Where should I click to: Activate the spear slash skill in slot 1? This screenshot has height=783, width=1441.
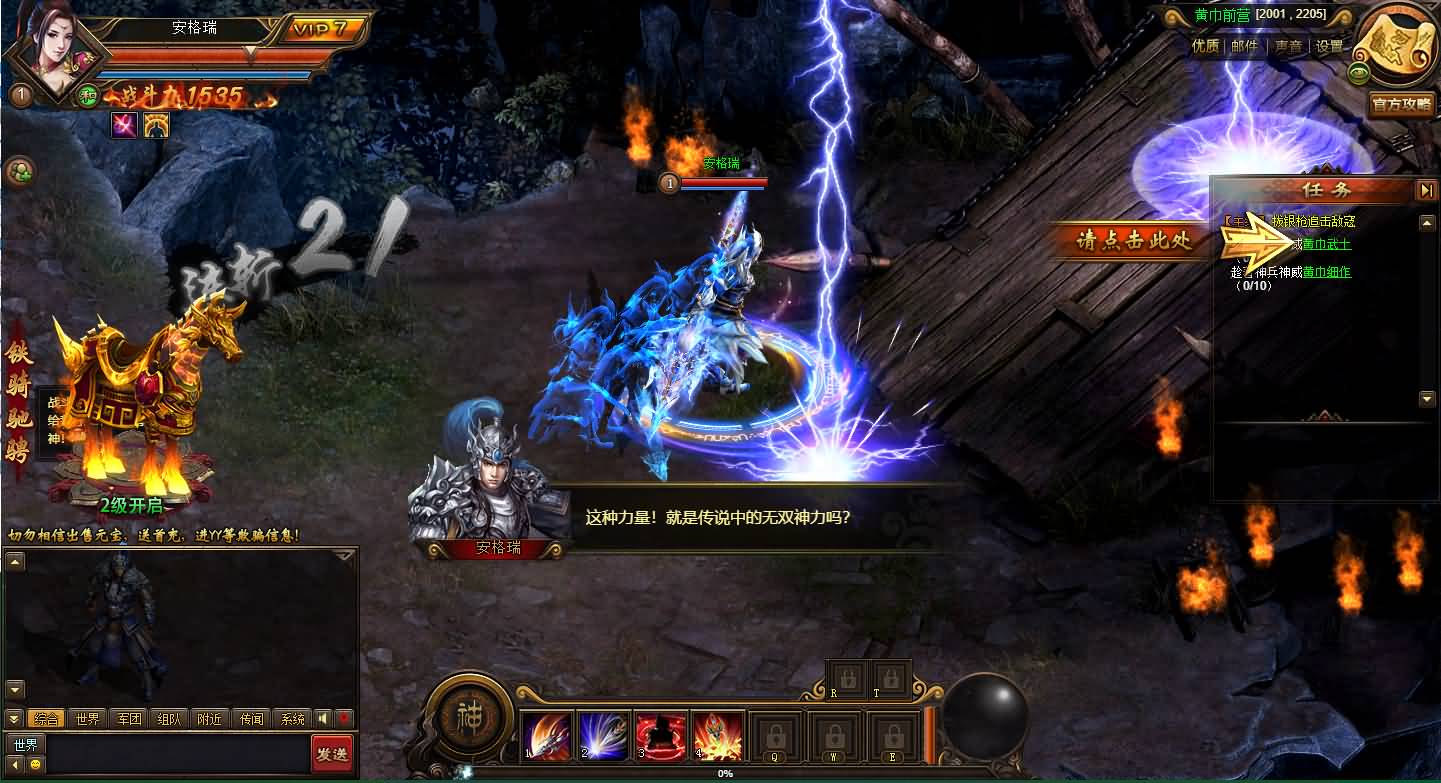pyautogui.click(x=546, y=737)
